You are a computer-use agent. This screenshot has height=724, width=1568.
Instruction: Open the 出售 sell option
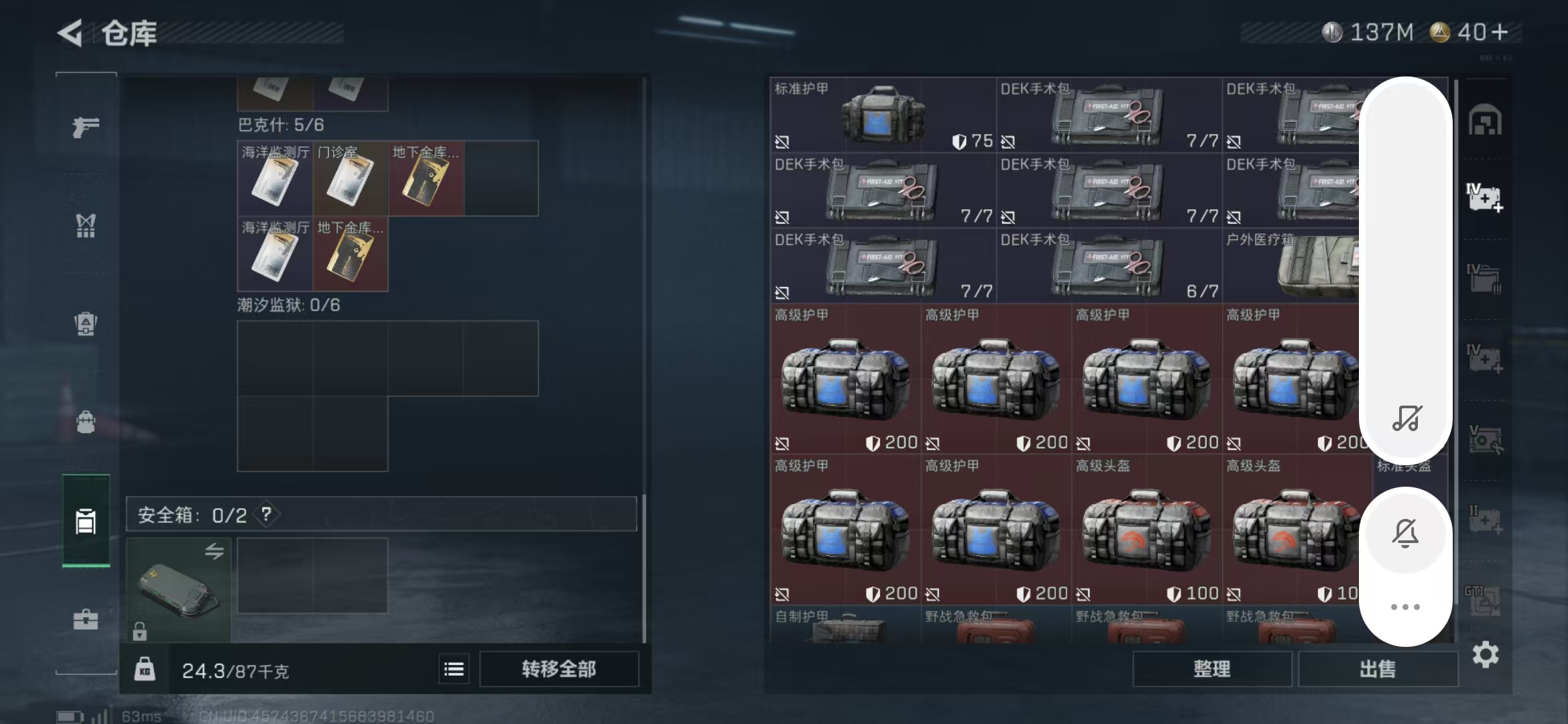(x=1378, y=669)
